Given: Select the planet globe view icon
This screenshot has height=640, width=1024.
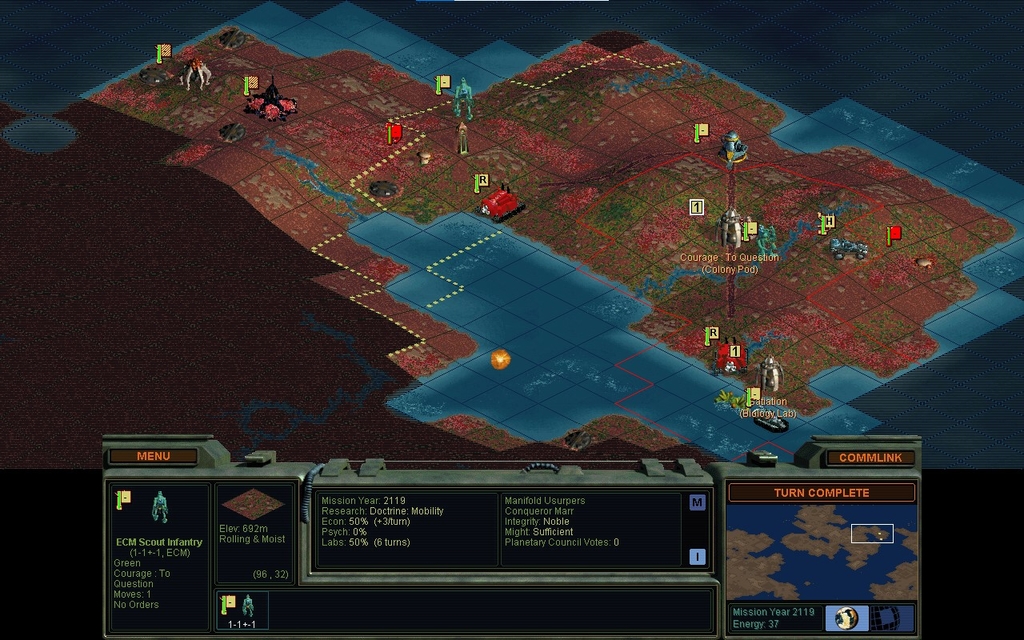Looking at the screenshot, I should pyautogui.click(x=846, y=617).
